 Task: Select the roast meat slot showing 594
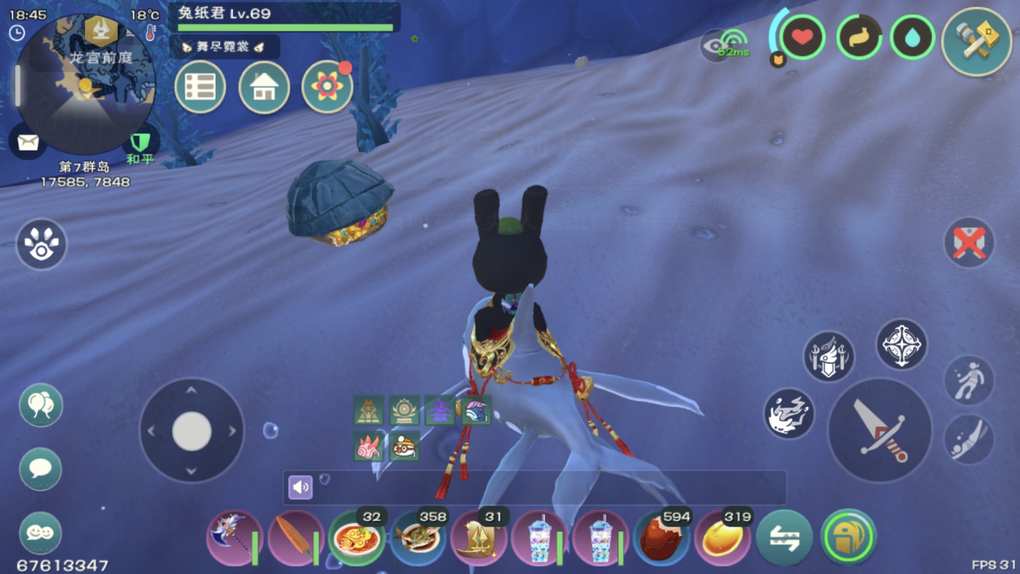tap(661, 538)
